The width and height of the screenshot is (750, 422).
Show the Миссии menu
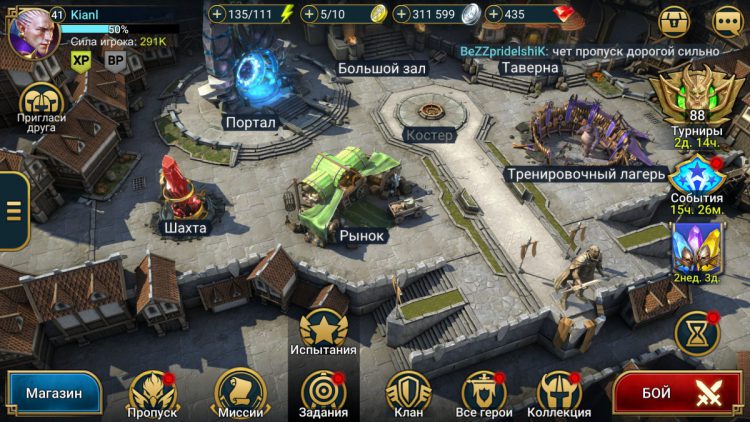tap(240, 391)
